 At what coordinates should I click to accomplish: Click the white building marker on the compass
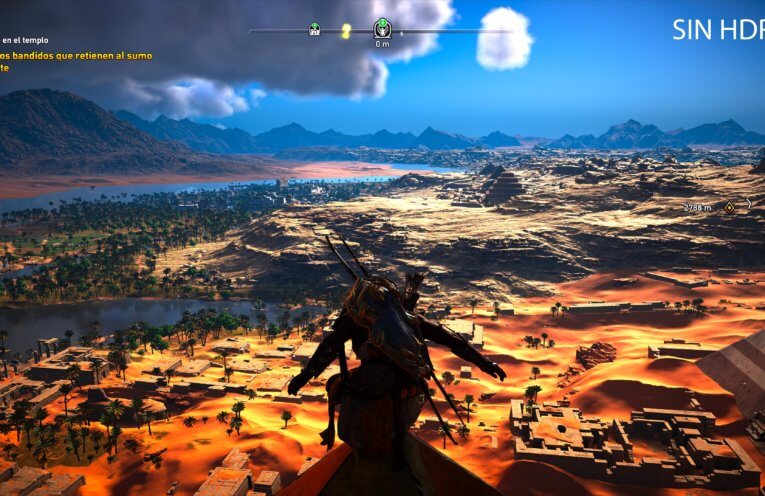pos(315,30)
